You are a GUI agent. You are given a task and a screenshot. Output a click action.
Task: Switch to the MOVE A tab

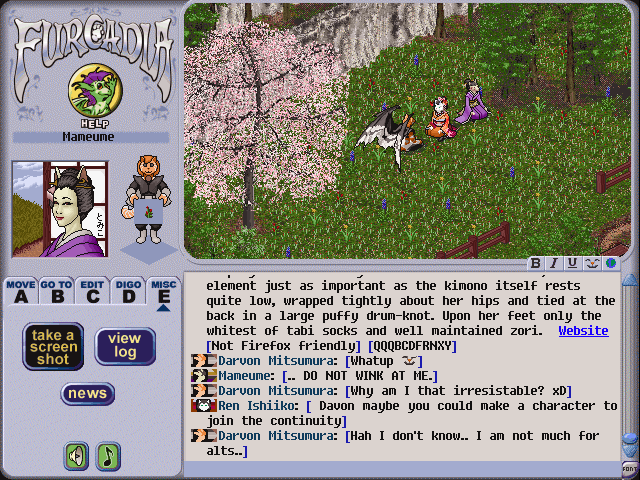point(21,291)
